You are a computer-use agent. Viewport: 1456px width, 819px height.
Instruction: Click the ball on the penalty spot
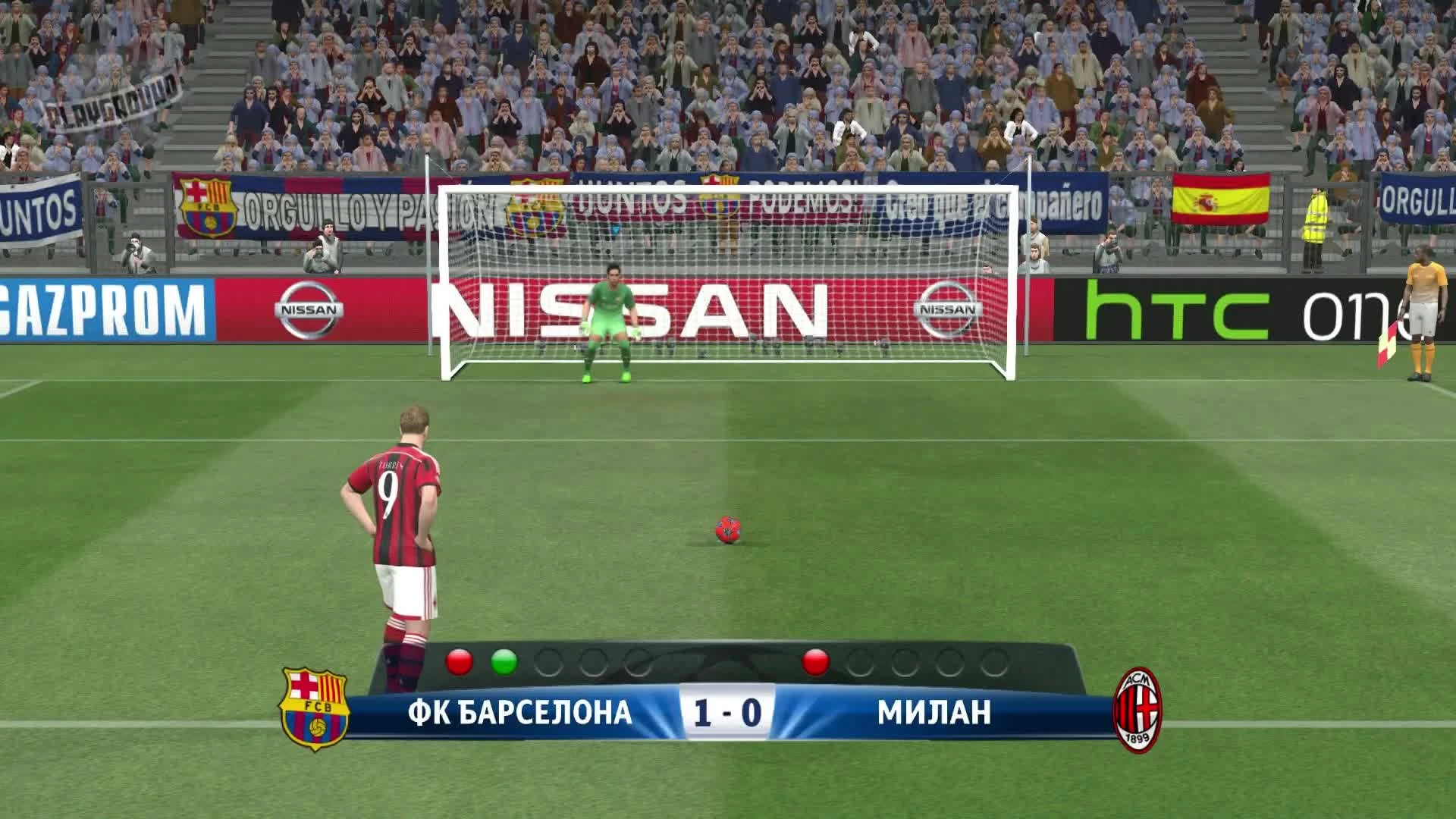(727, 527)
